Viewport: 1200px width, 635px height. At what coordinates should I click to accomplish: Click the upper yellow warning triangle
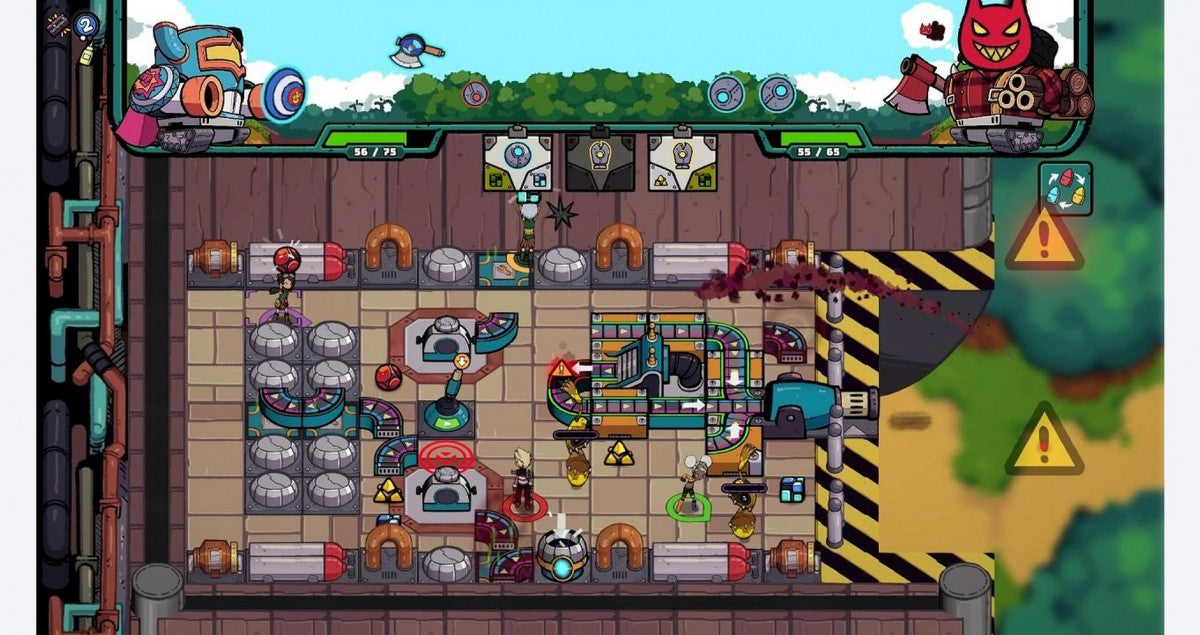(1044, 238)
